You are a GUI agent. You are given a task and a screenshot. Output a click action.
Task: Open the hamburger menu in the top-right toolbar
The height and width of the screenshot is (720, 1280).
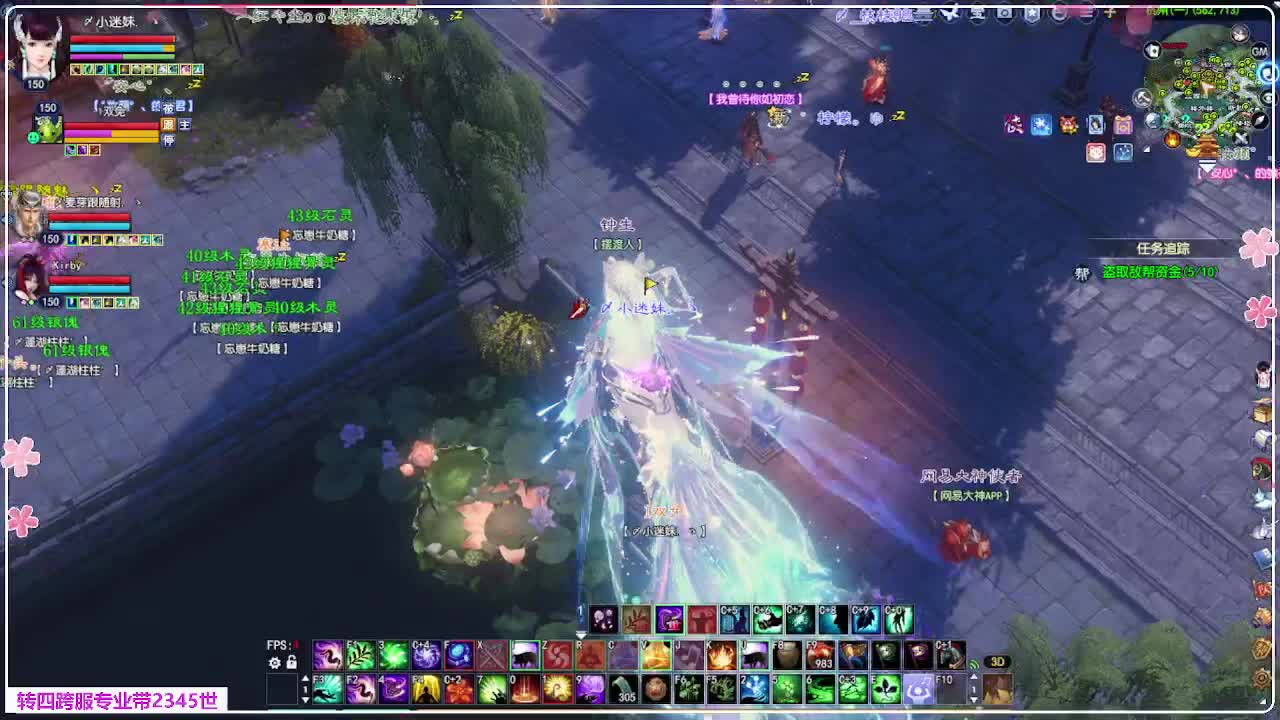click(1086, 13)
